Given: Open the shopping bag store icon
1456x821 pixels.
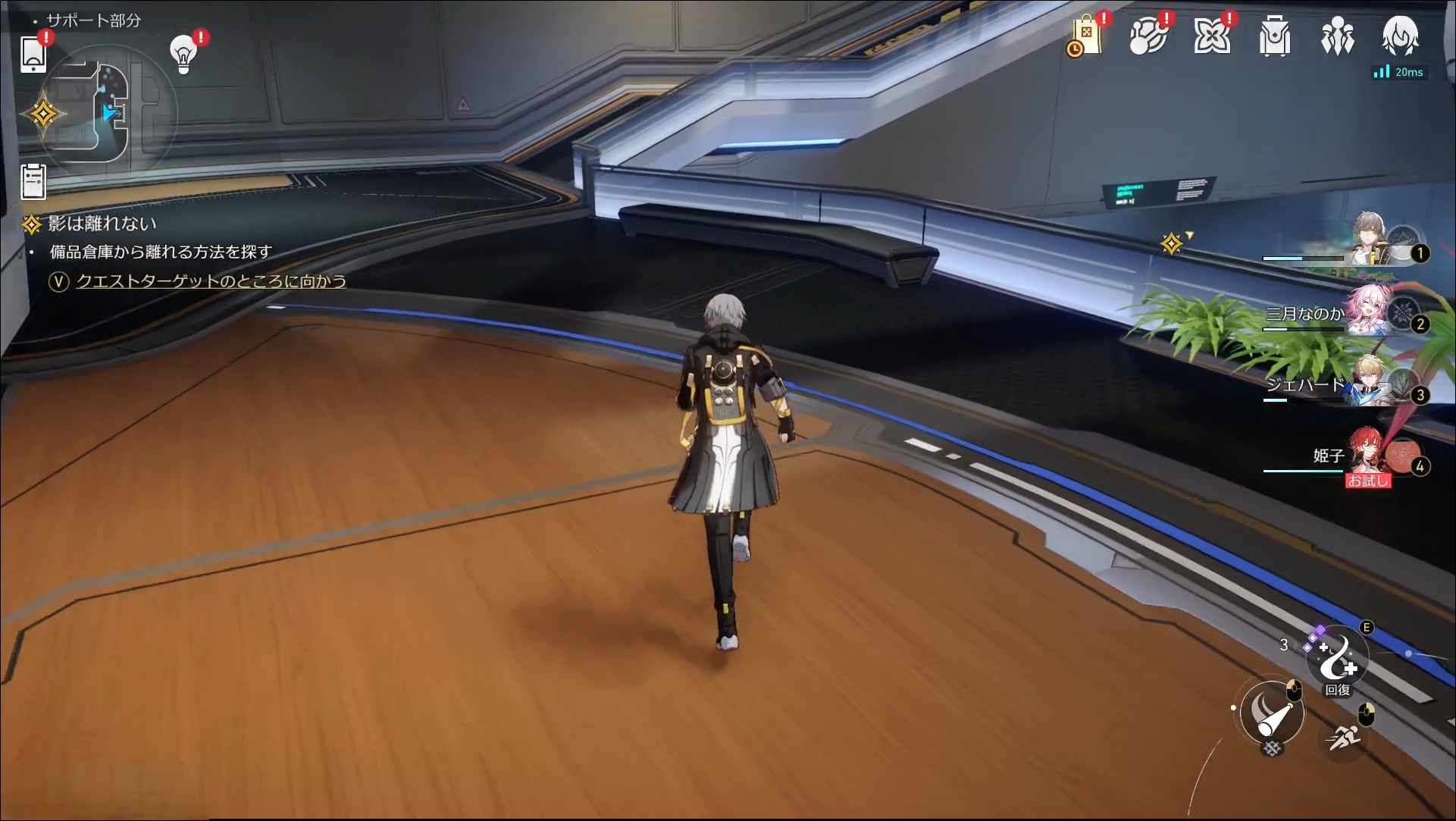Looking at the screenshot, I should point(1085,37).
